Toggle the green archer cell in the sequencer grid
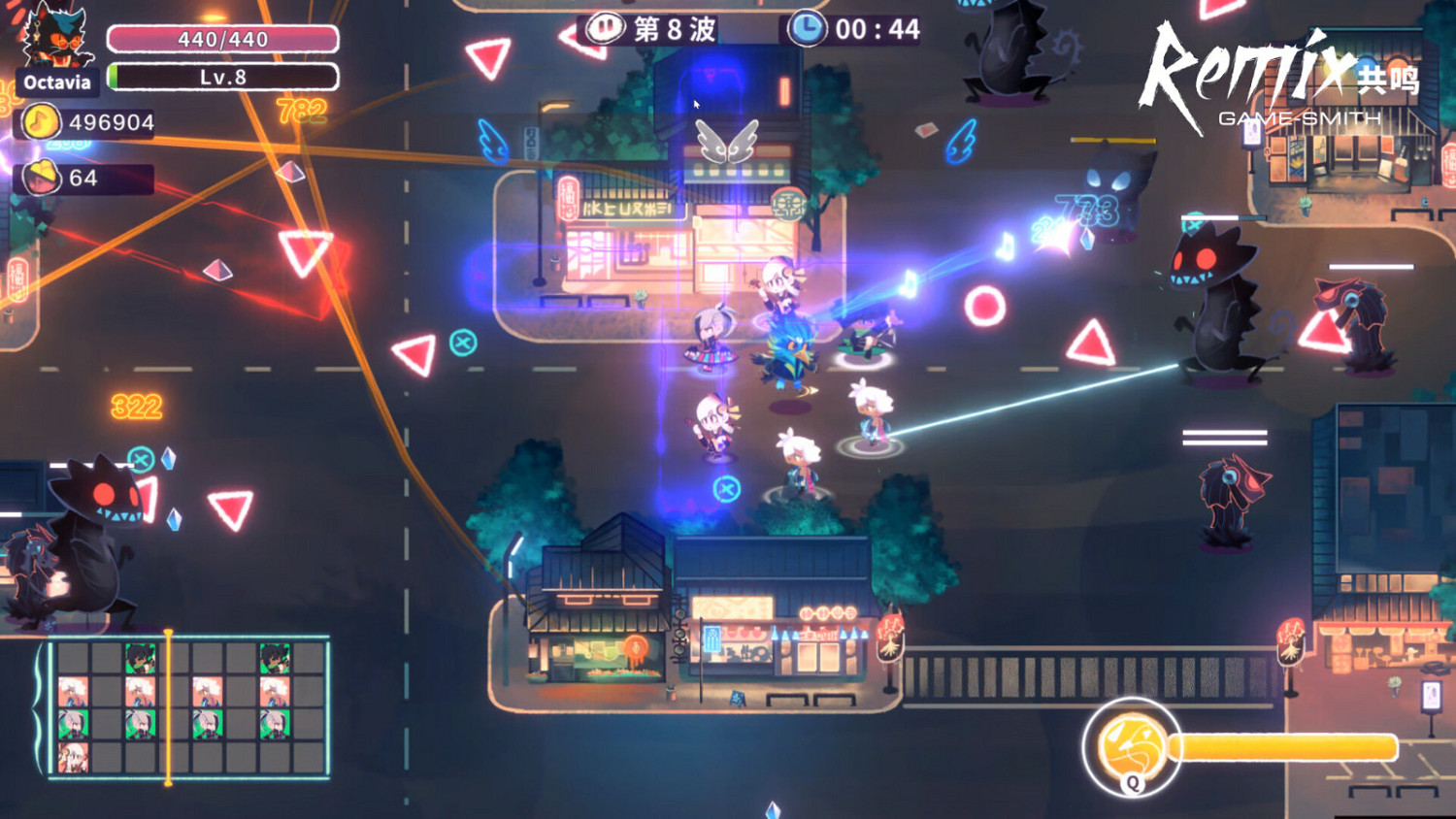 [x=73, y=723]
